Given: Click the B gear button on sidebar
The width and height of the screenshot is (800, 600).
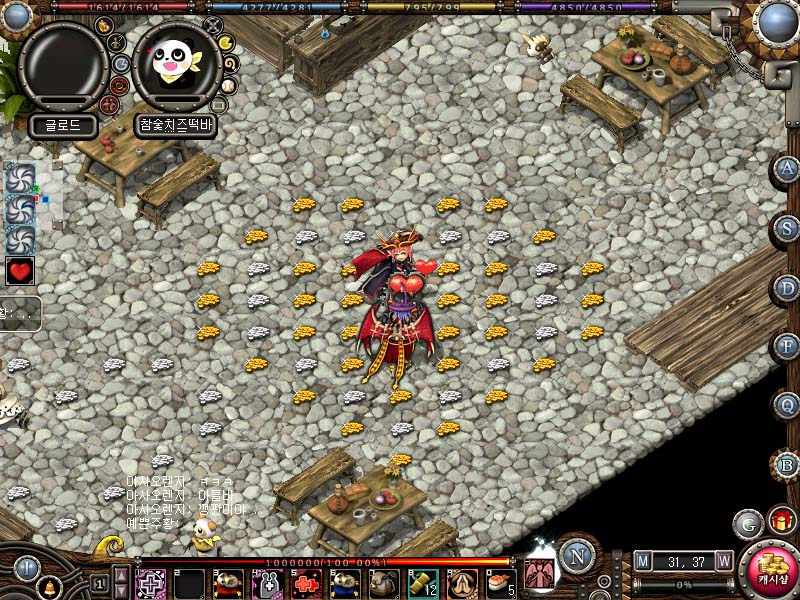Looking at the screenshot, I should (788, 465).
